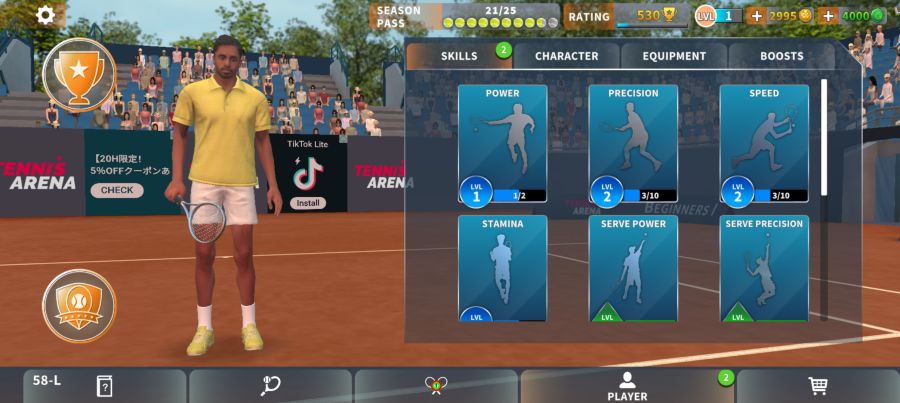Switch to the Skills tab

(460, 56)
